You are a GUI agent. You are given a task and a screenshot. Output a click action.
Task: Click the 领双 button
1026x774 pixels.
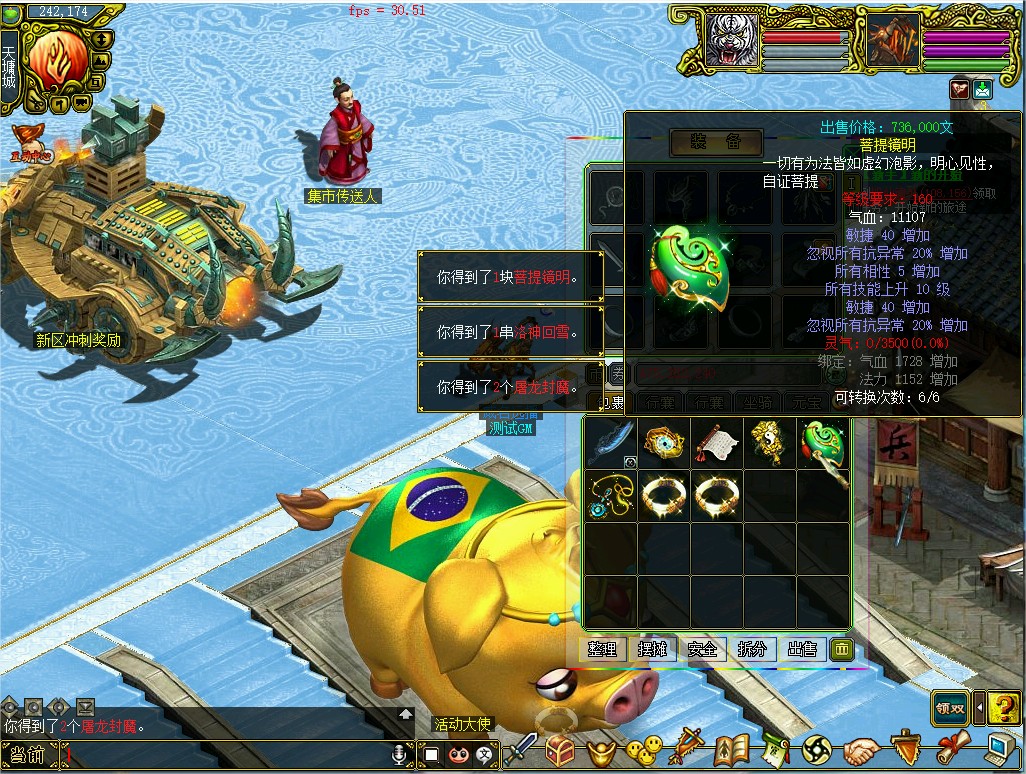click(950, 708)
